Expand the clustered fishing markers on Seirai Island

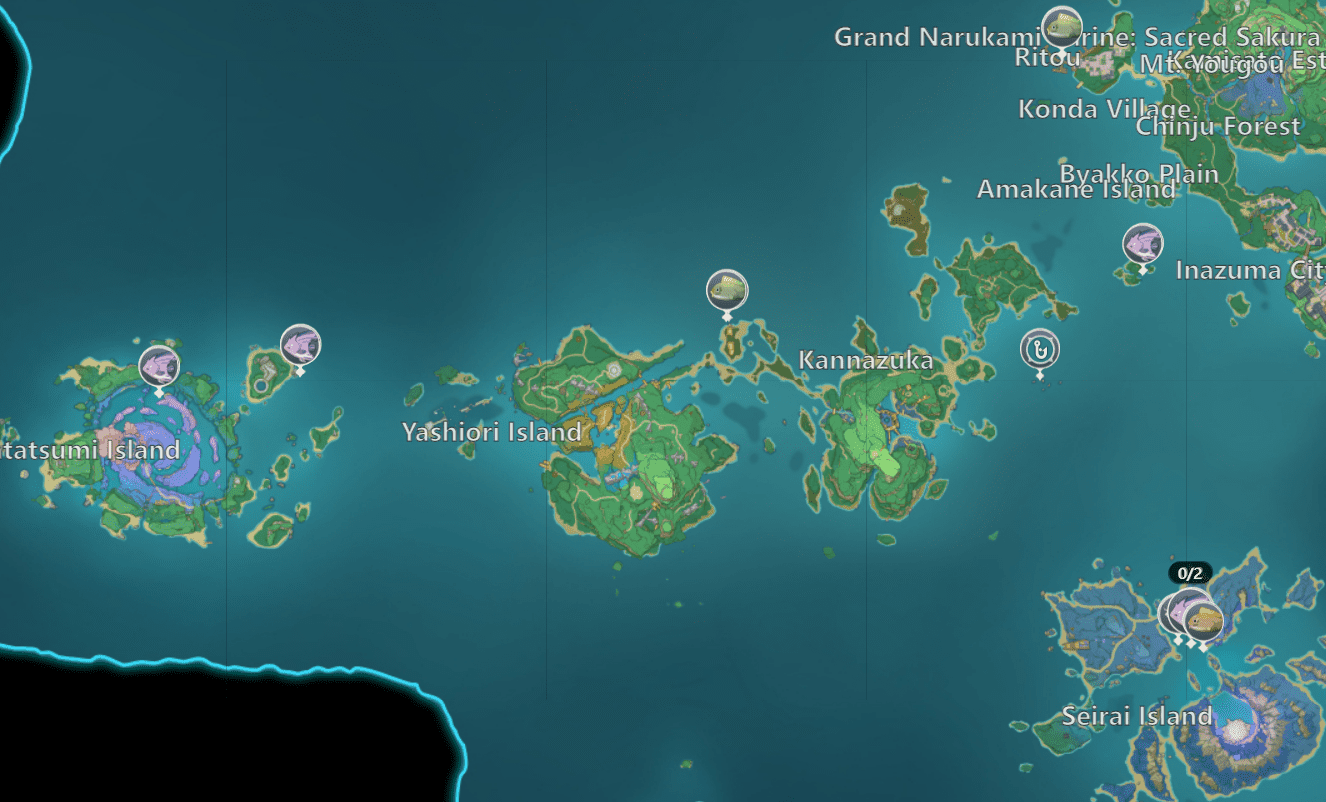point(1190,613)
